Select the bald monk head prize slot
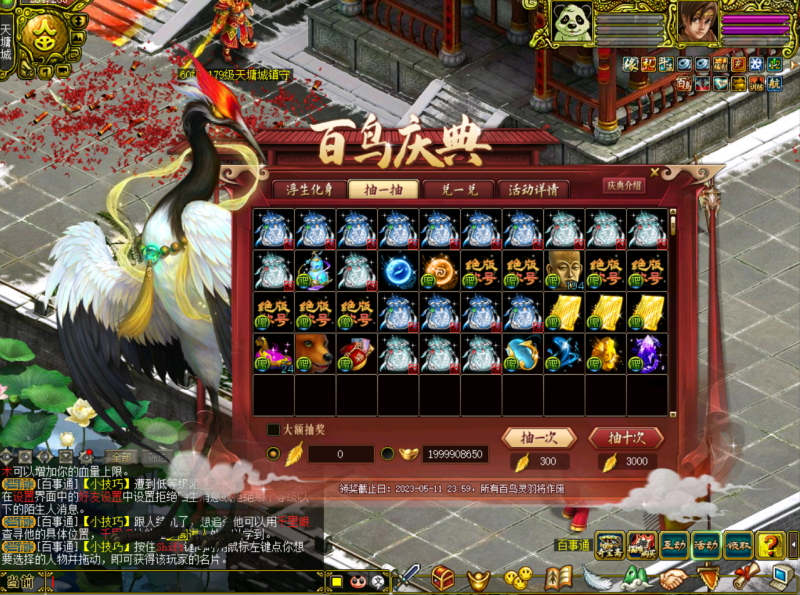800x595 pixels. 564,270
